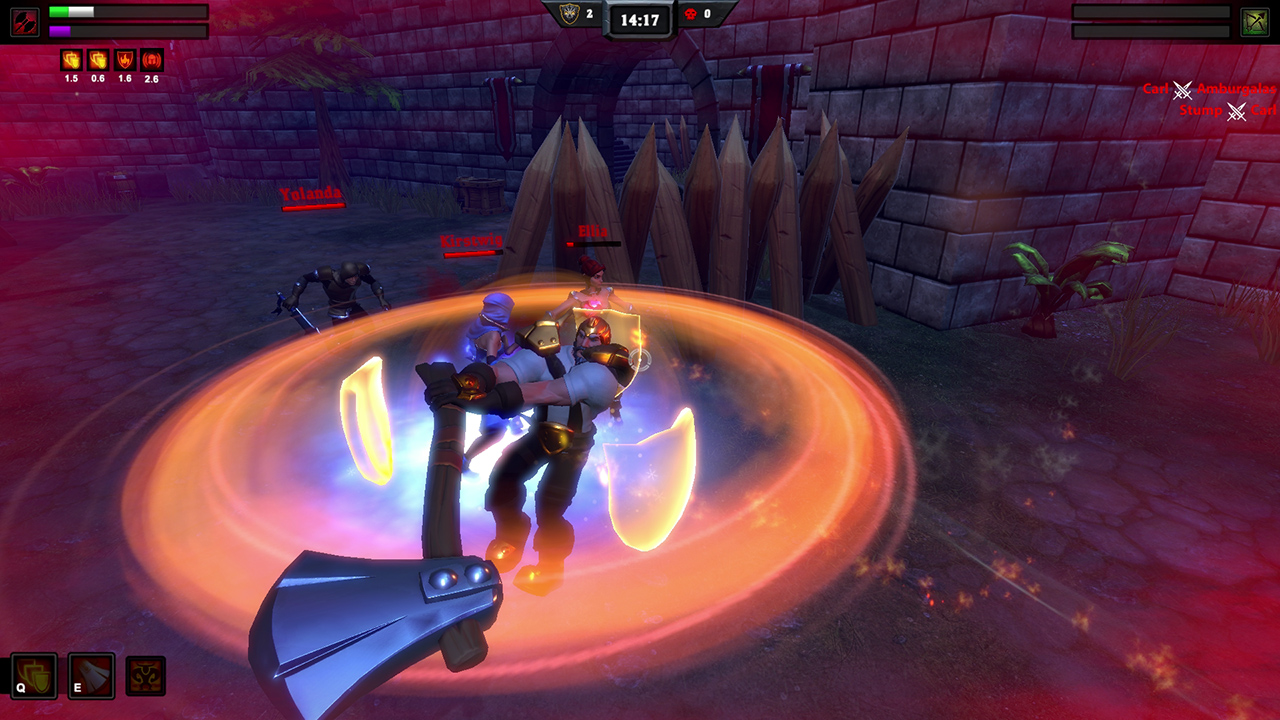The width and height of the screenshot is (1280, 720).
Task: Use the axe swing ability
Action: pos(91,677)
